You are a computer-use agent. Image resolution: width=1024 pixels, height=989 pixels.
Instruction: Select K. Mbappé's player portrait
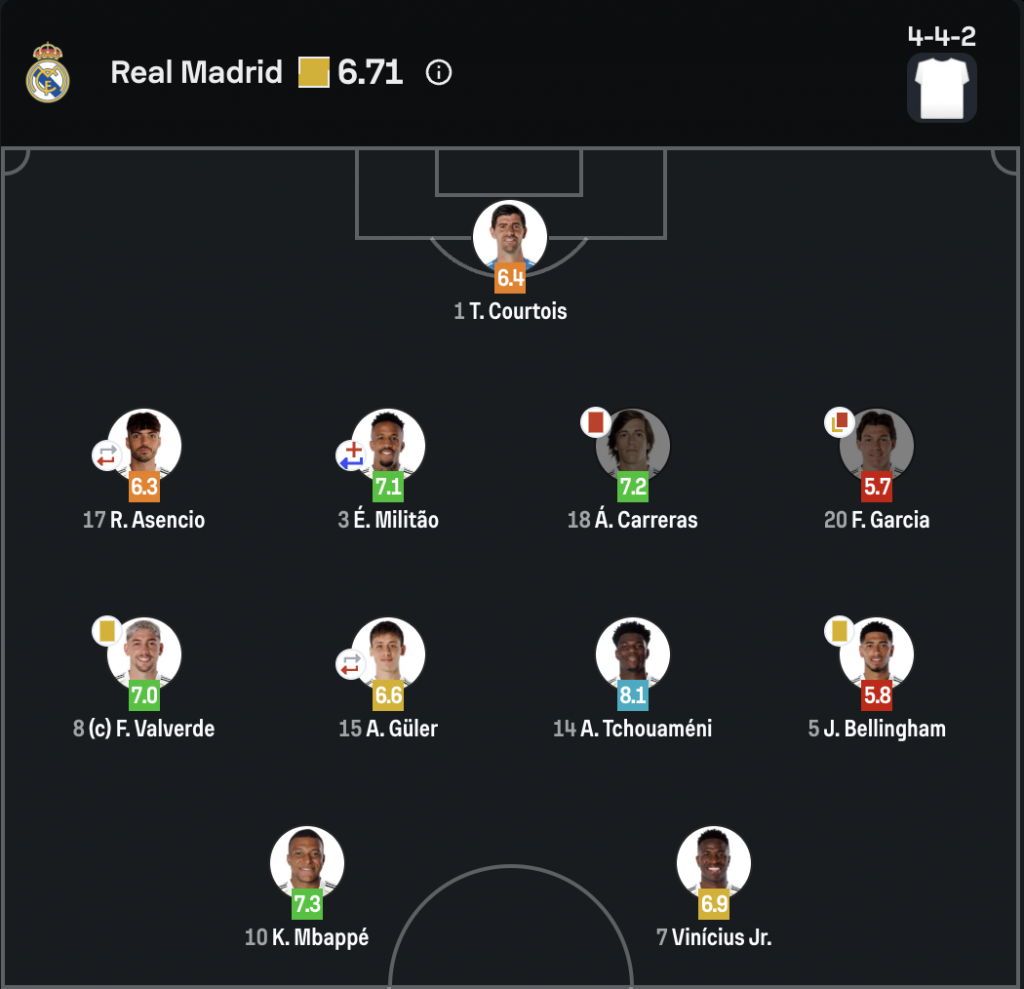[307, 863]
